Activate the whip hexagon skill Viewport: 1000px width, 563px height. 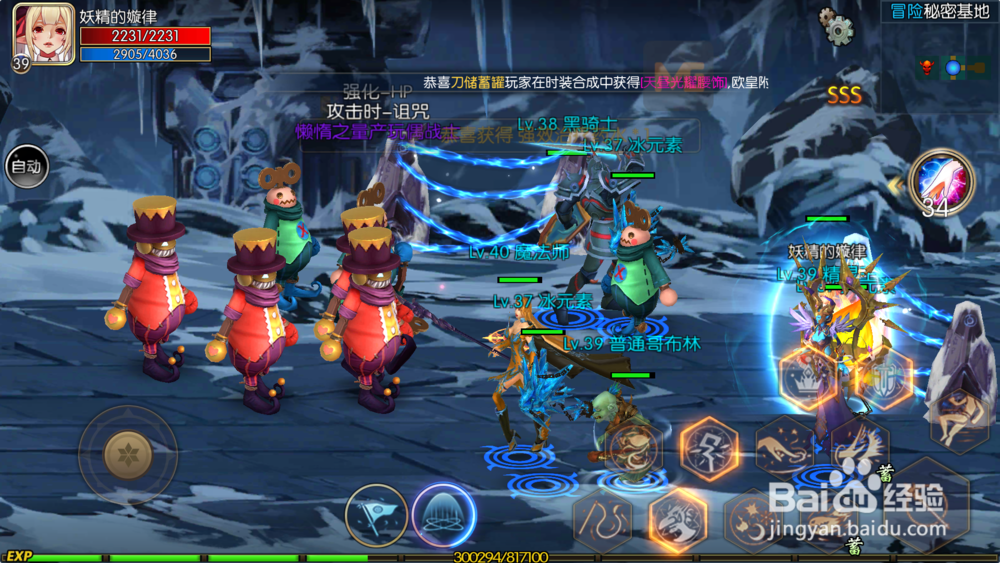(x=601, y=520)
